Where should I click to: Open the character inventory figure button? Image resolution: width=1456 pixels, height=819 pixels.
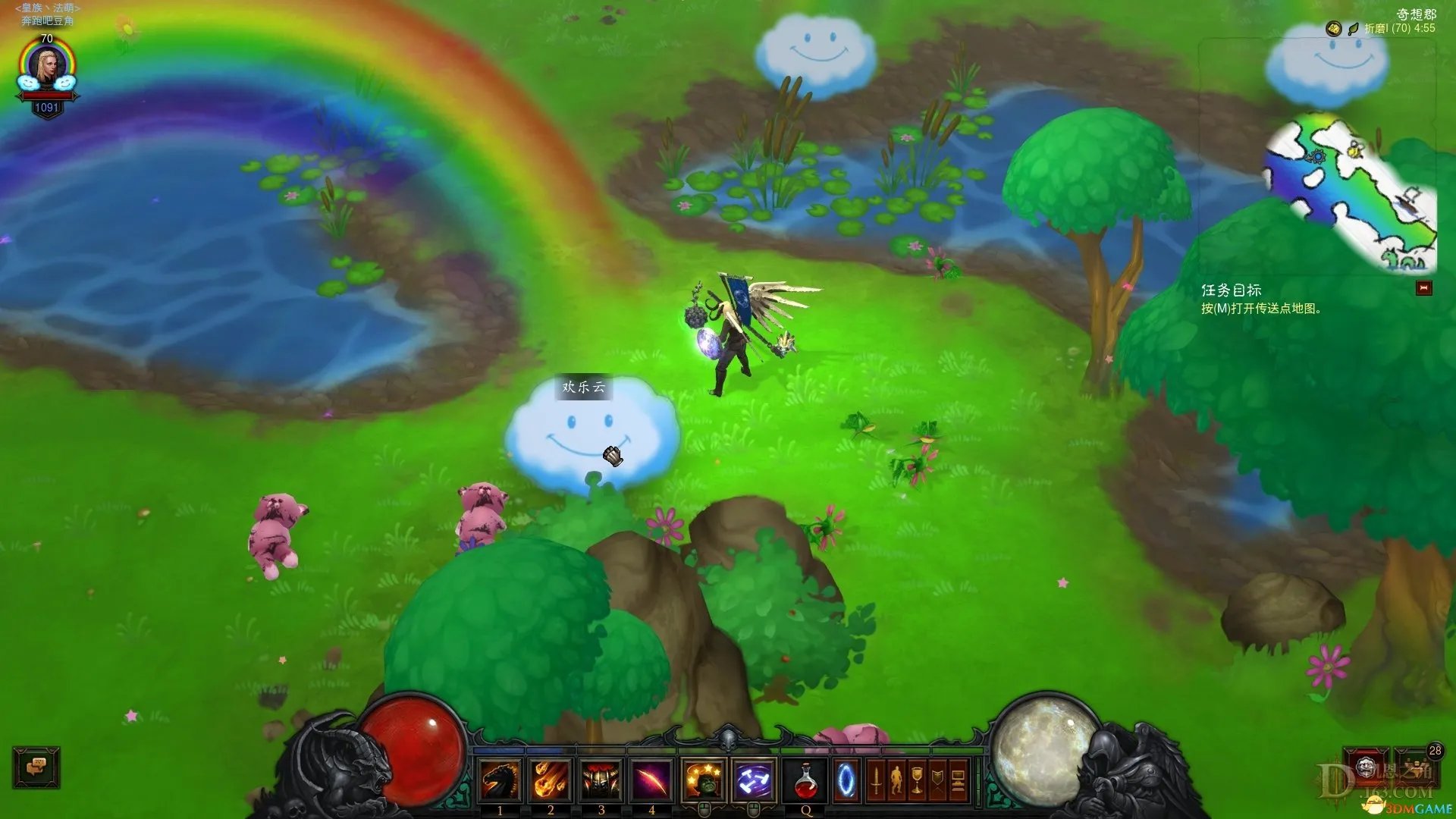tap(896, 780)
